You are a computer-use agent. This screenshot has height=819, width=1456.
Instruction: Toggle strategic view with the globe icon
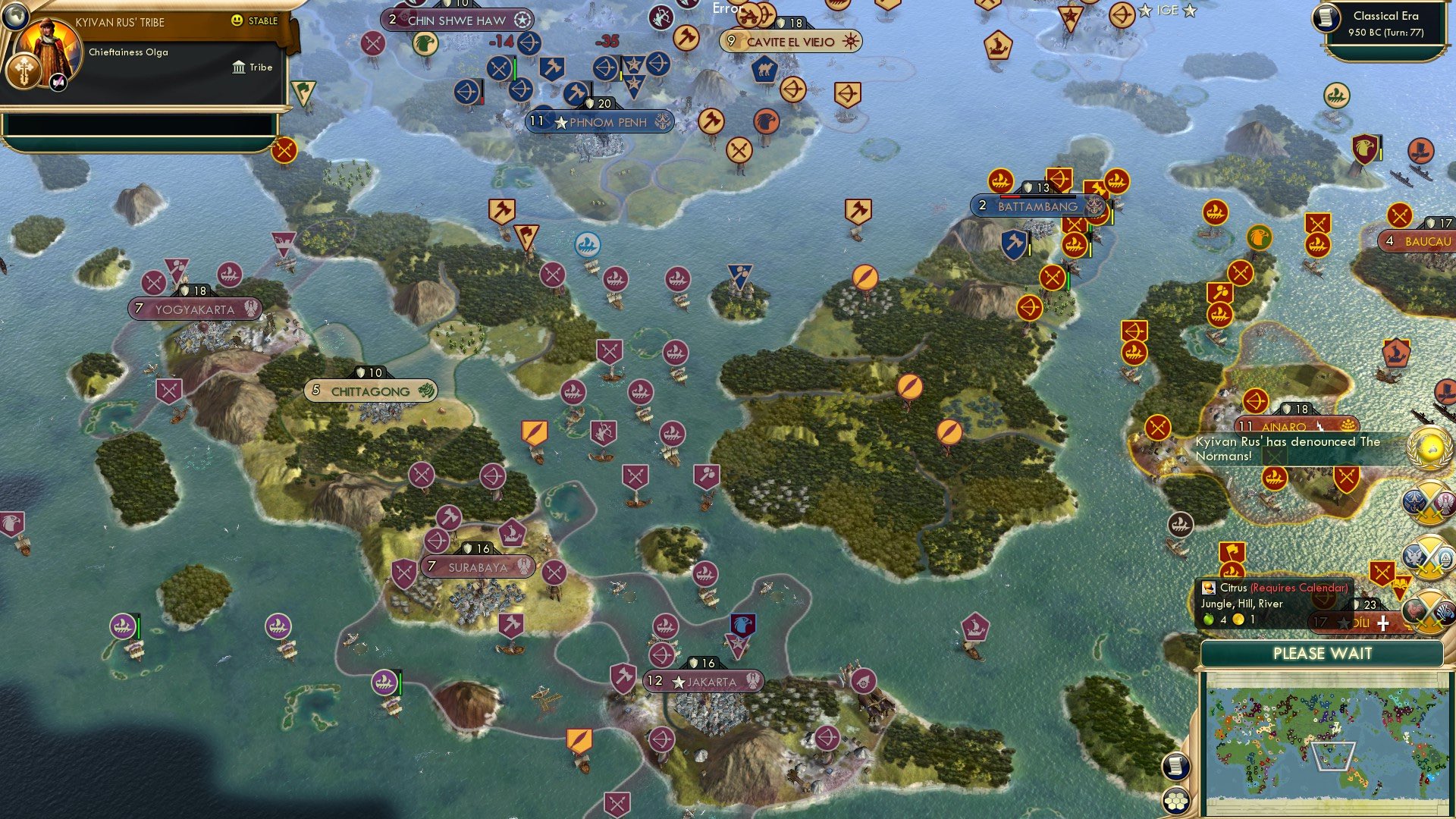click(16, 17)
